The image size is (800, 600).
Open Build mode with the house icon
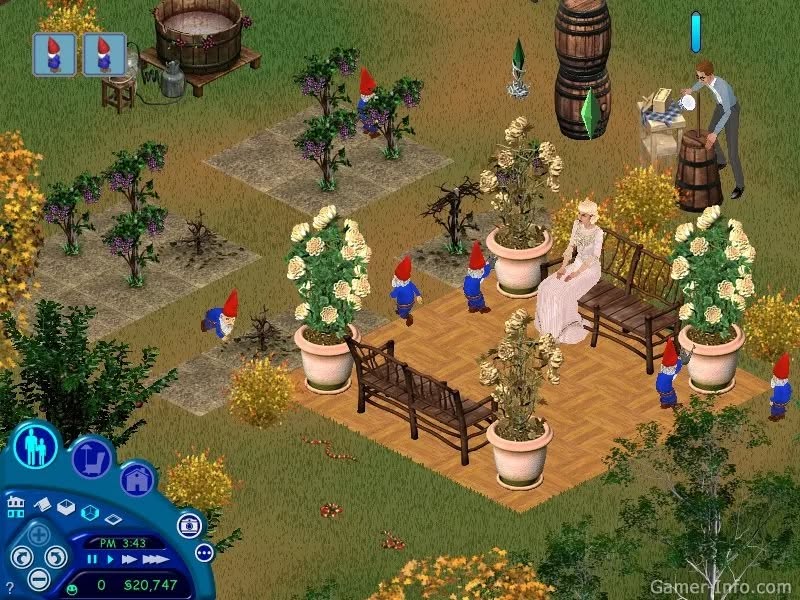point(138,478)
